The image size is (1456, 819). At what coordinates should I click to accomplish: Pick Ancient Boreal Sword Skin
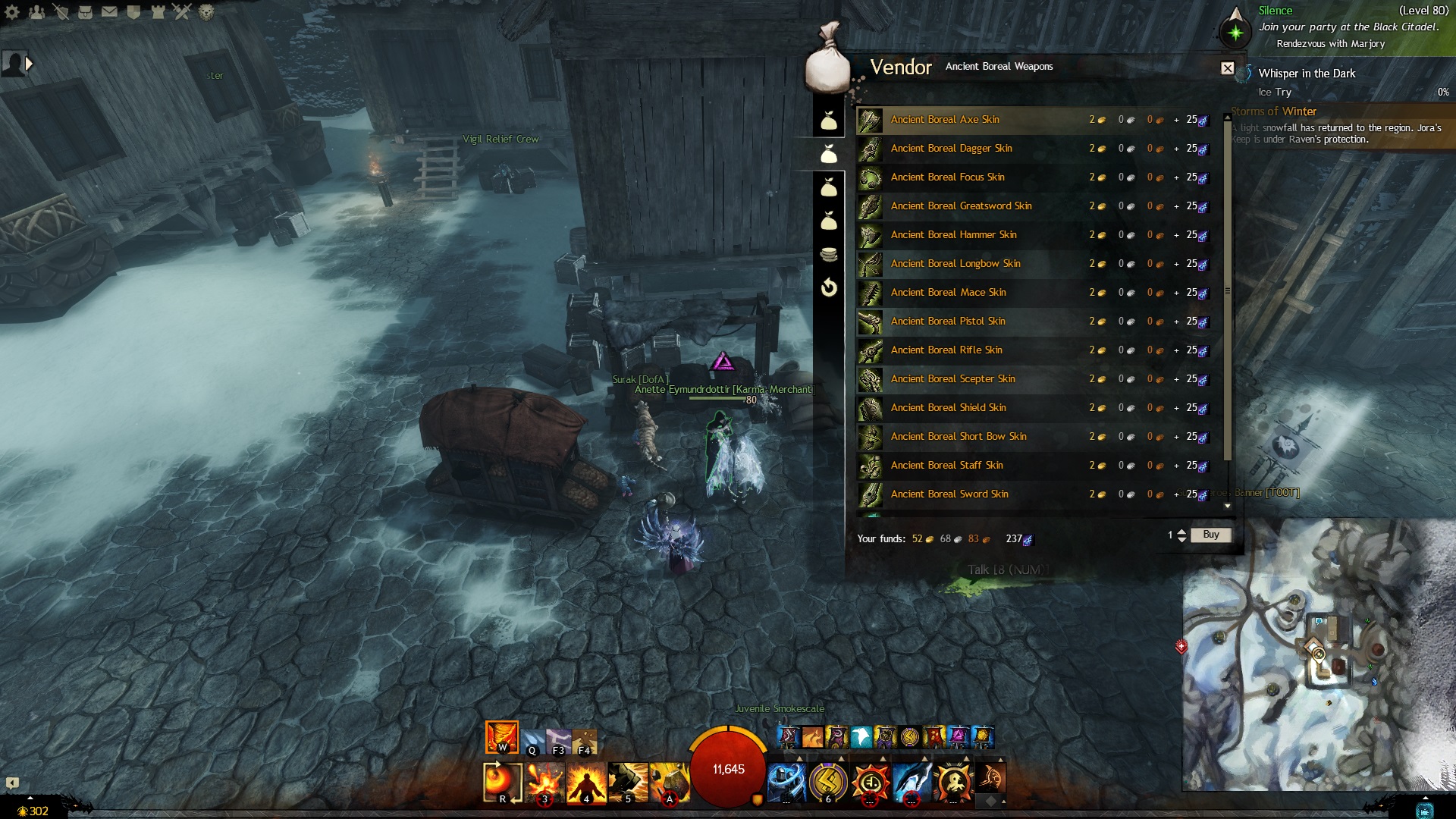tap(949, 494)
